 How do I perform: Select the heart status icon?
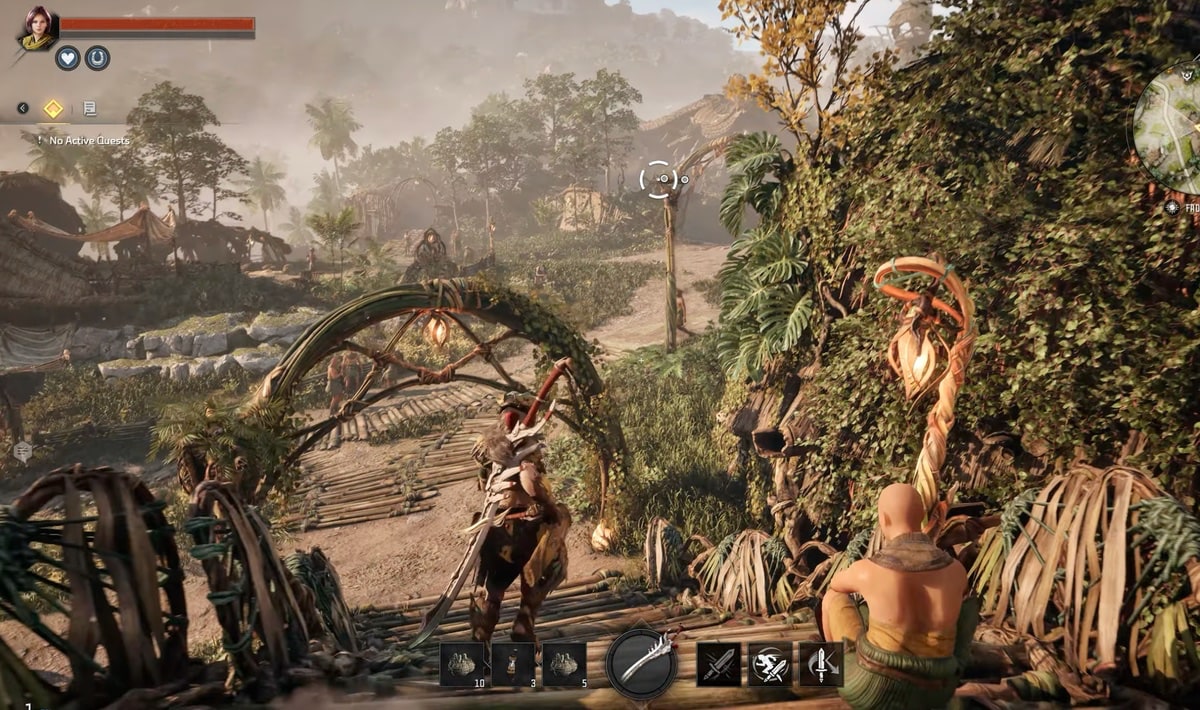point(67,58)
